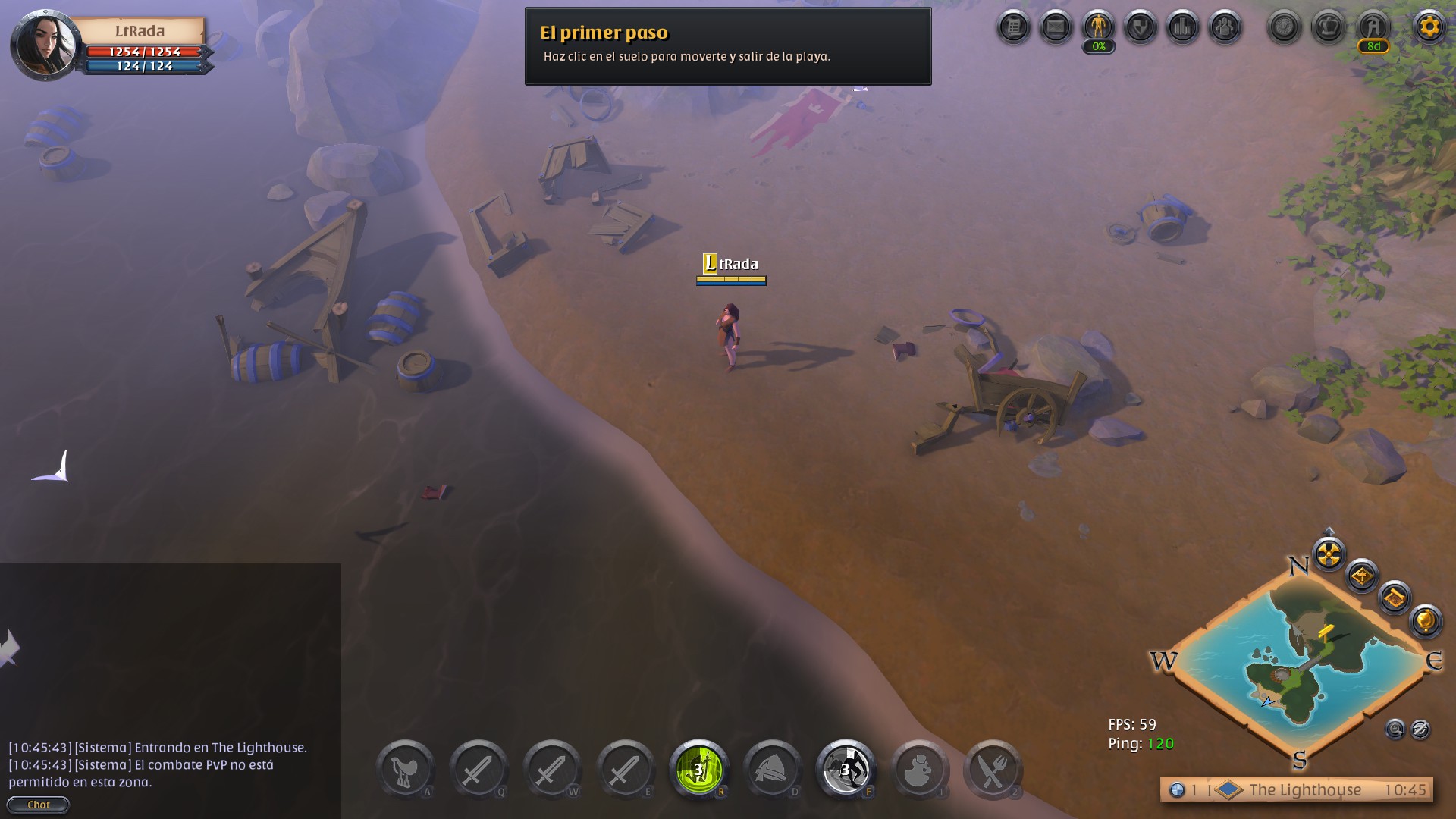Open the quartered shield icon
This screenshot has width=1456, height=819.
point(1141,28)
